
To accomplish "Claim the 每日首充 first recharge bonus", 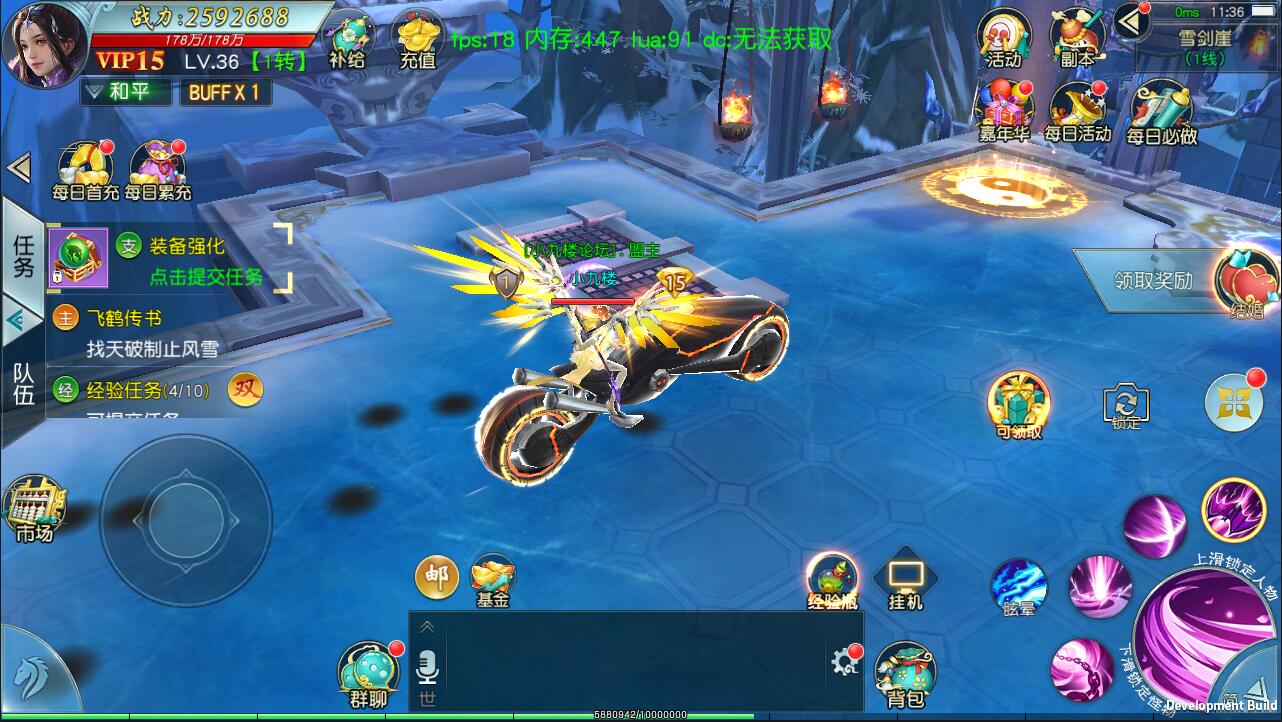I will pos(85,170).
